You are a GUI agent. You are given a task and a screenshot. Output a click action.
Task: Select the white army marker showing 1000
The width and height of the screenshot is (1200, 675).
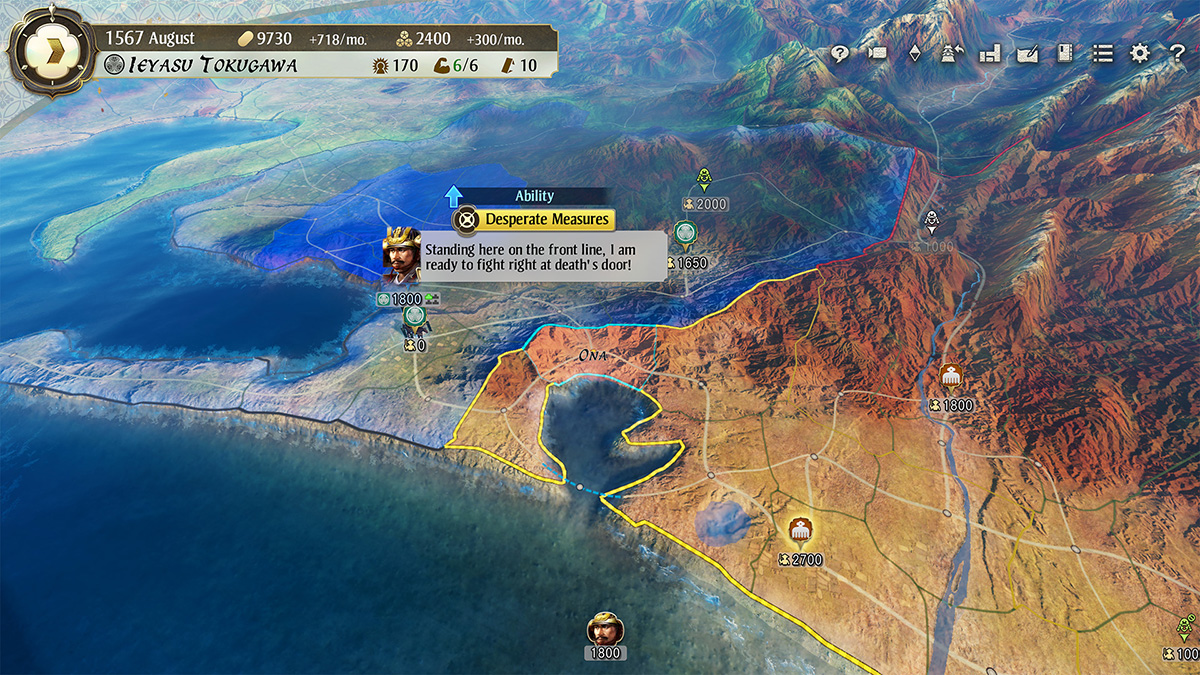[x=932, y=222]
